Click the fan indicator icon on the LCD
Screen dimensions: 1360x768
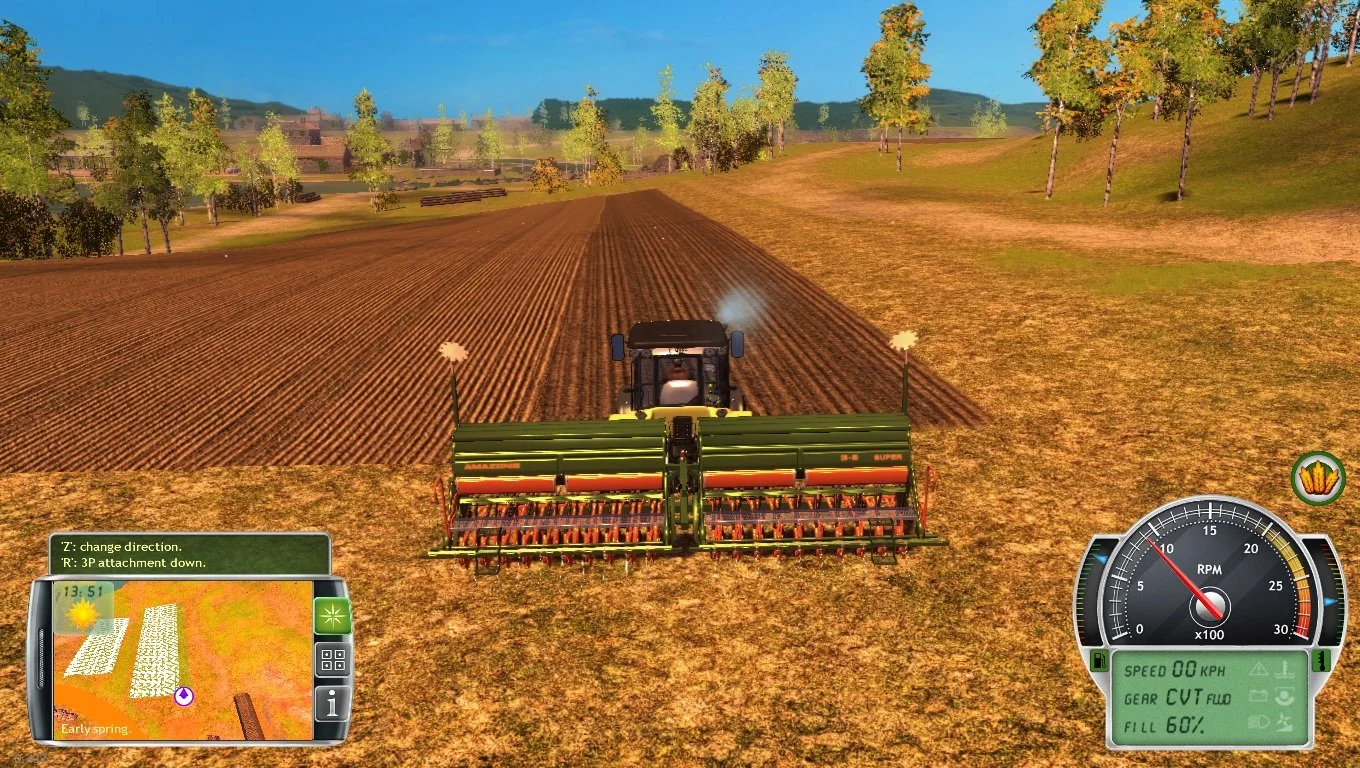[x=1285, y=723]
